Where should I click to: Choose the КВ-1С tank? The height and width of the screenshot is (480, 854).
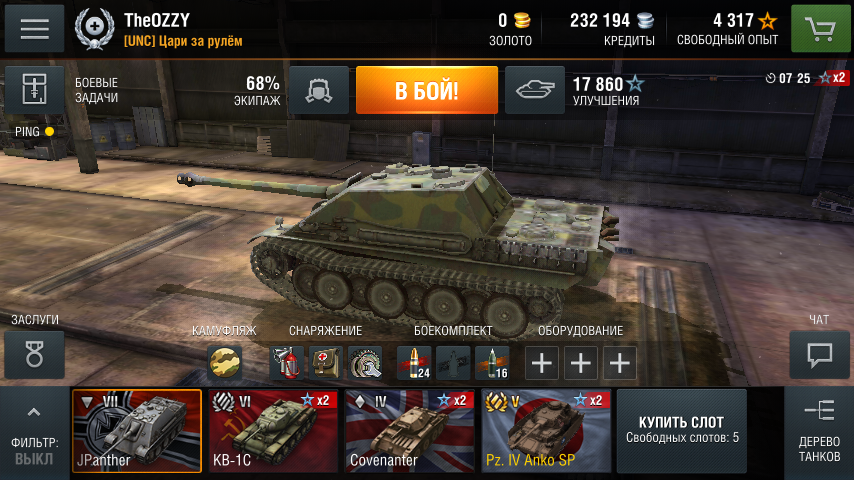pos(273,431)
